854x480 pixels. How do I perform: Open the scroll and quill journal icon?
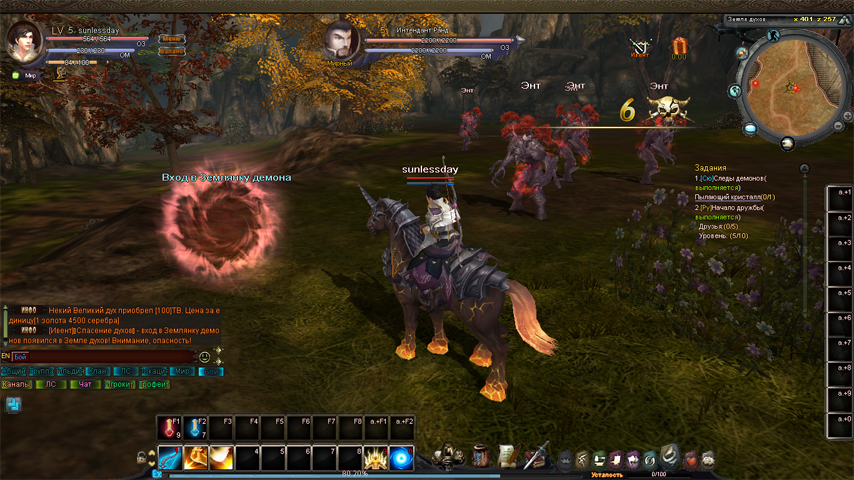pyautogui.click(x=507, y=456)
